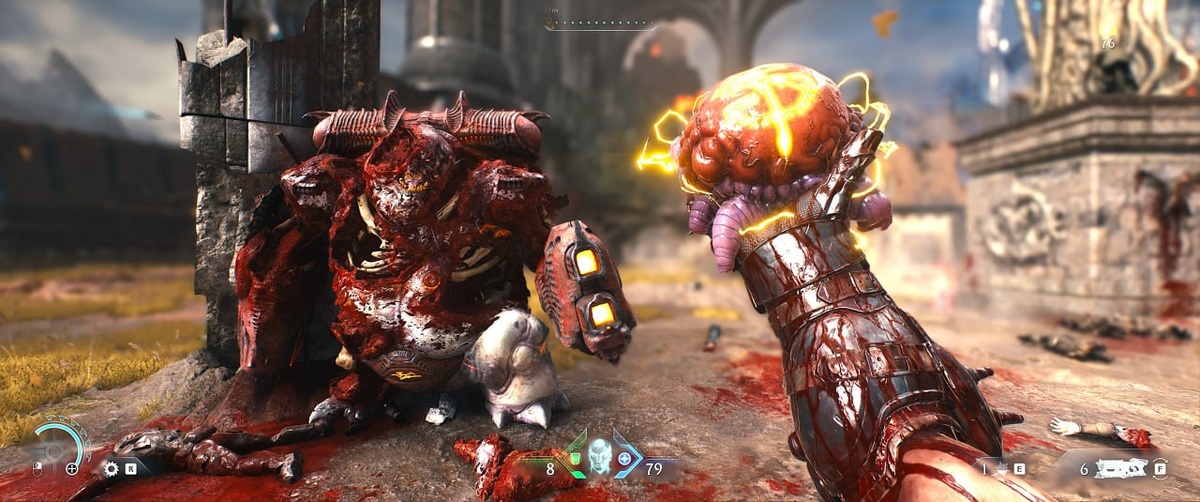Click the gear gadget icon
Image resolution: width=1200 pixels, height=502 pixels.
point(111,468)
